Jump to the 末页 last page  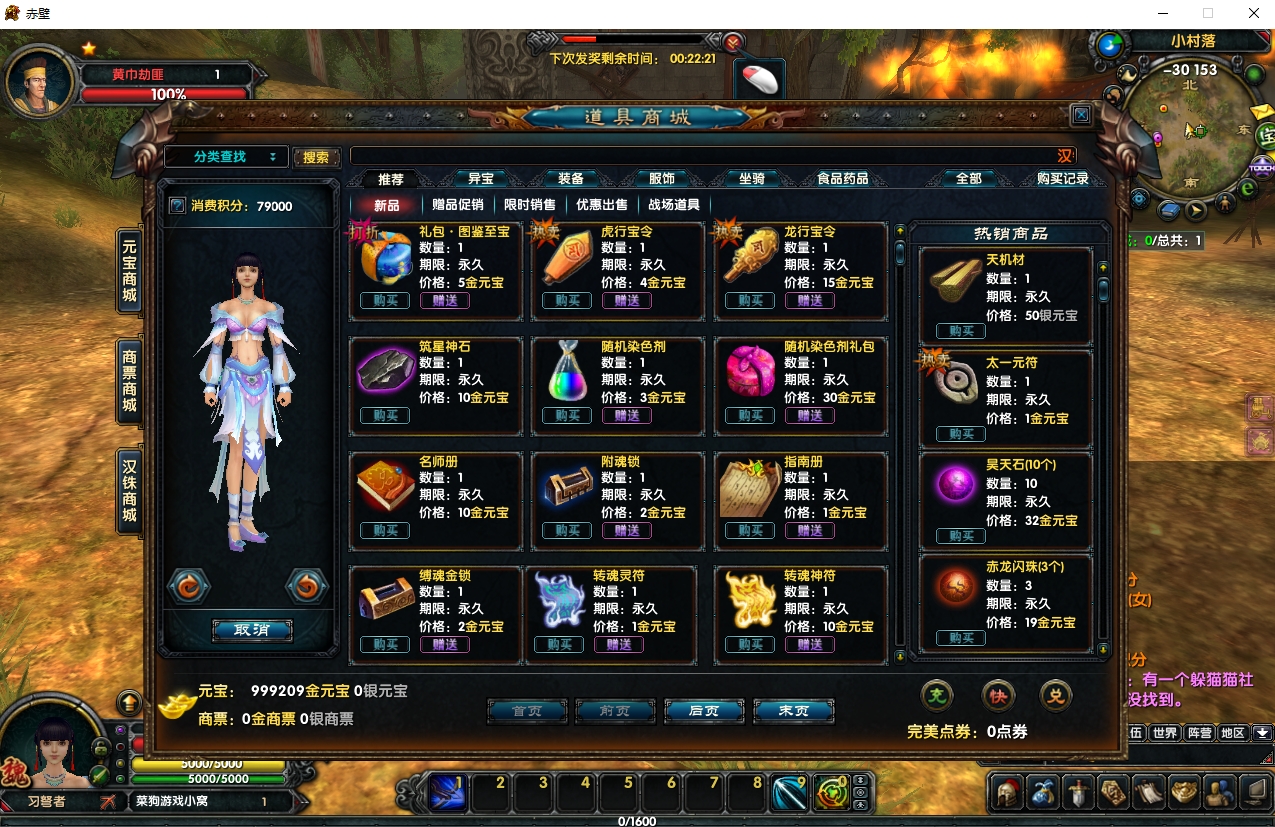pos(794,710)
